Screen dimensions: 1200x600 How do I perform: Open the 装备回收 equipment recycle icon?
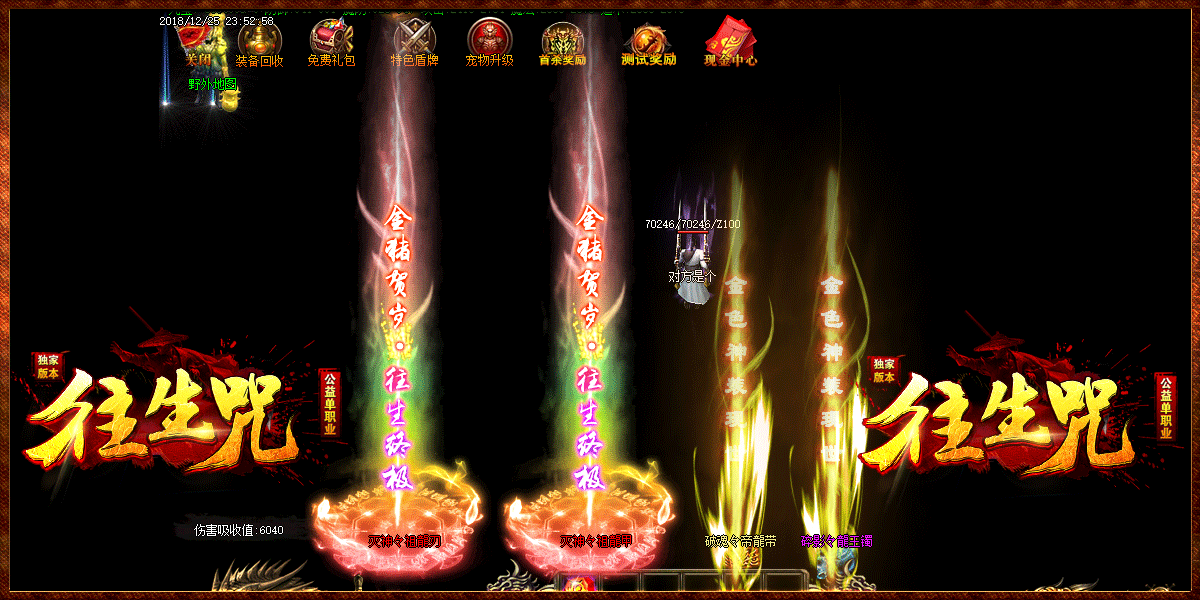[260, 42]
